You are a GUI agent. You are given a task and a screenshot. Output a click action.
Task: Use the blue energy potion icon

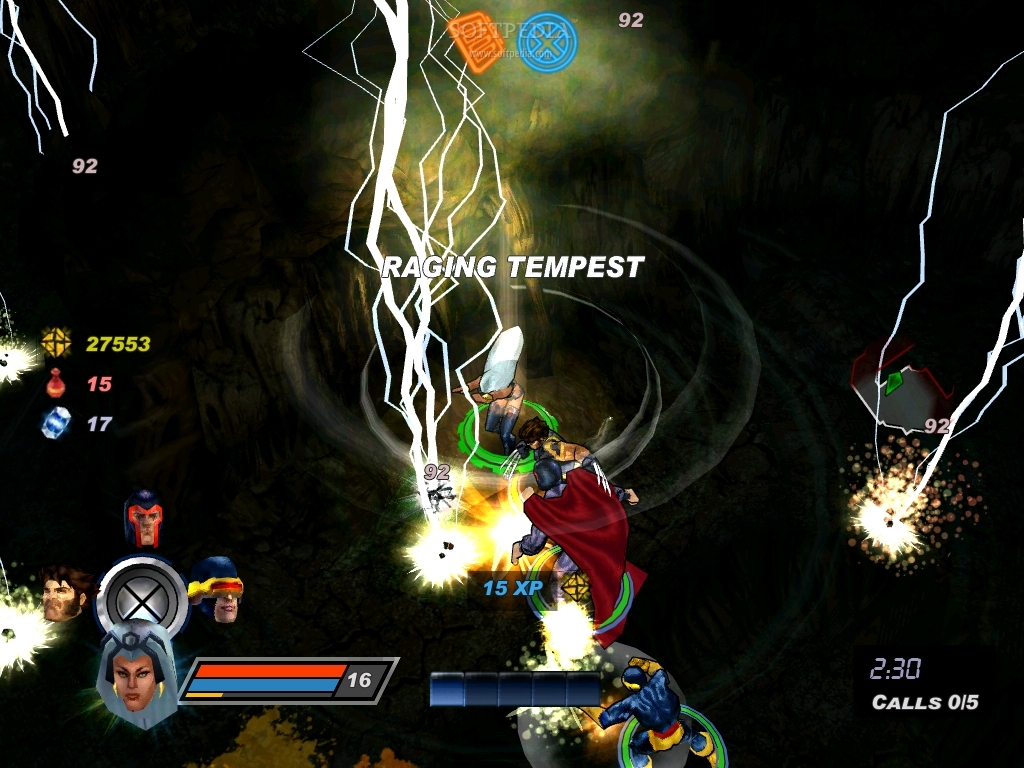point(56,424)
